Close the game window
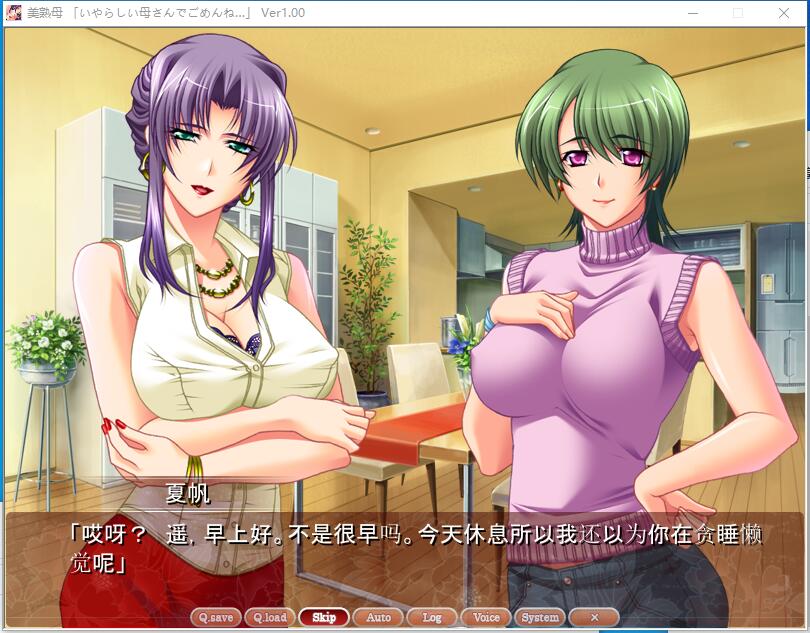 (x=784, y=13)
